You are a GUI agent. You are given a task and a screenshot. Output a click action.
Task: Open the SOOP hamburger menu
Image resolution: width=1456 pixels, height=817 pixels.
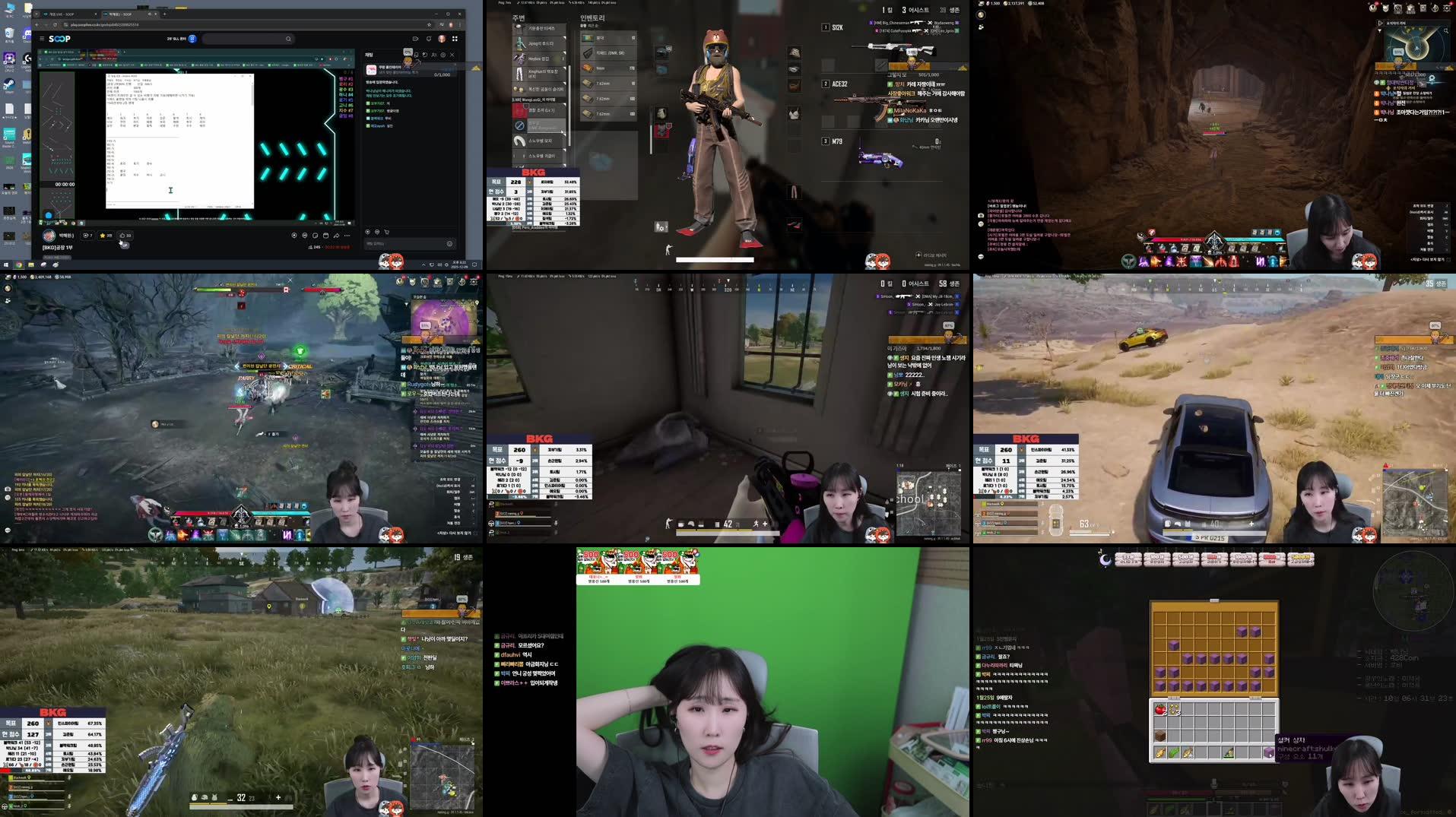click(x=42, y=39)
